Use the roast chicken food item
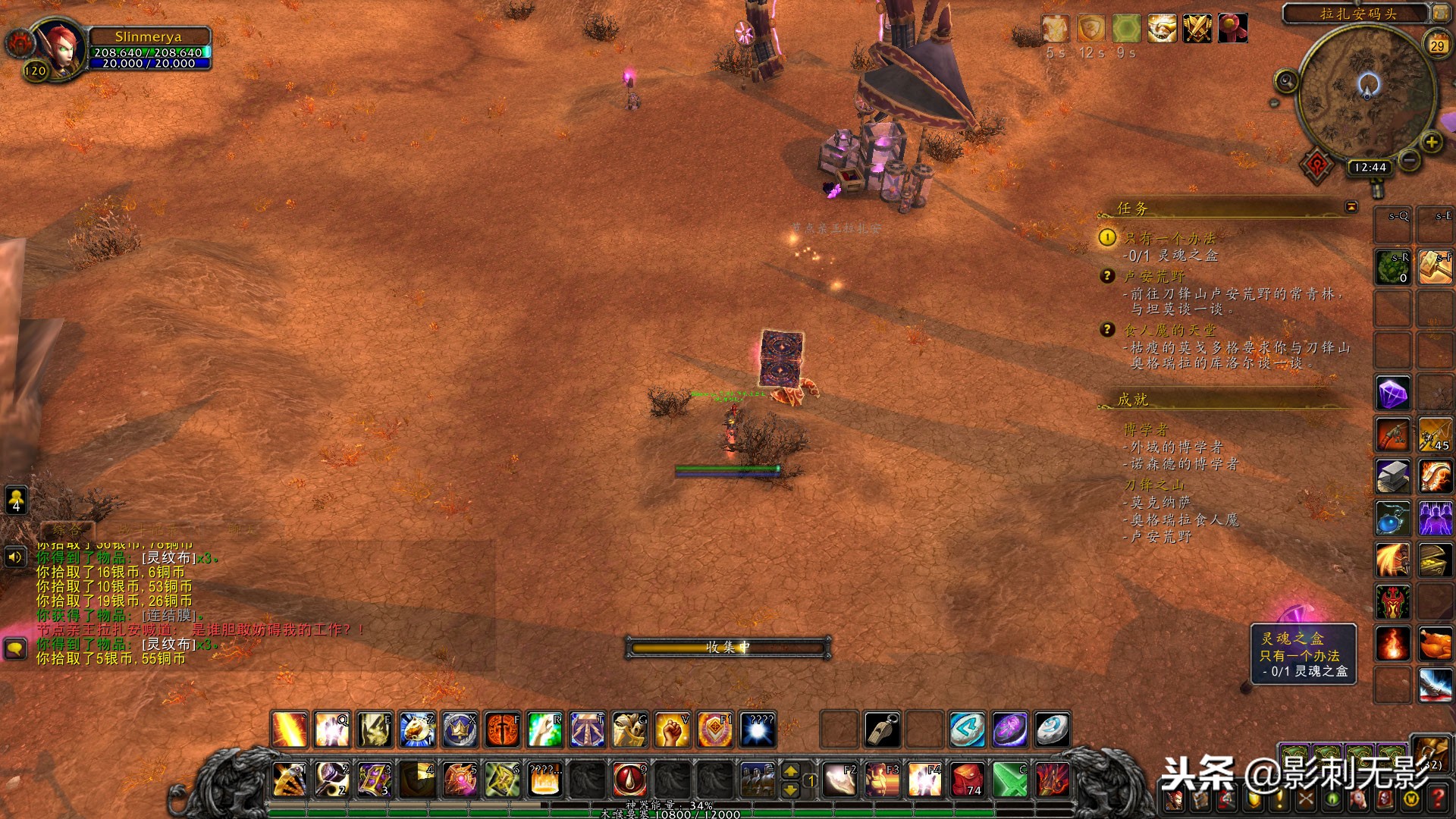The width and height of the screenshot is (1456, 819). click(1436, 644)
